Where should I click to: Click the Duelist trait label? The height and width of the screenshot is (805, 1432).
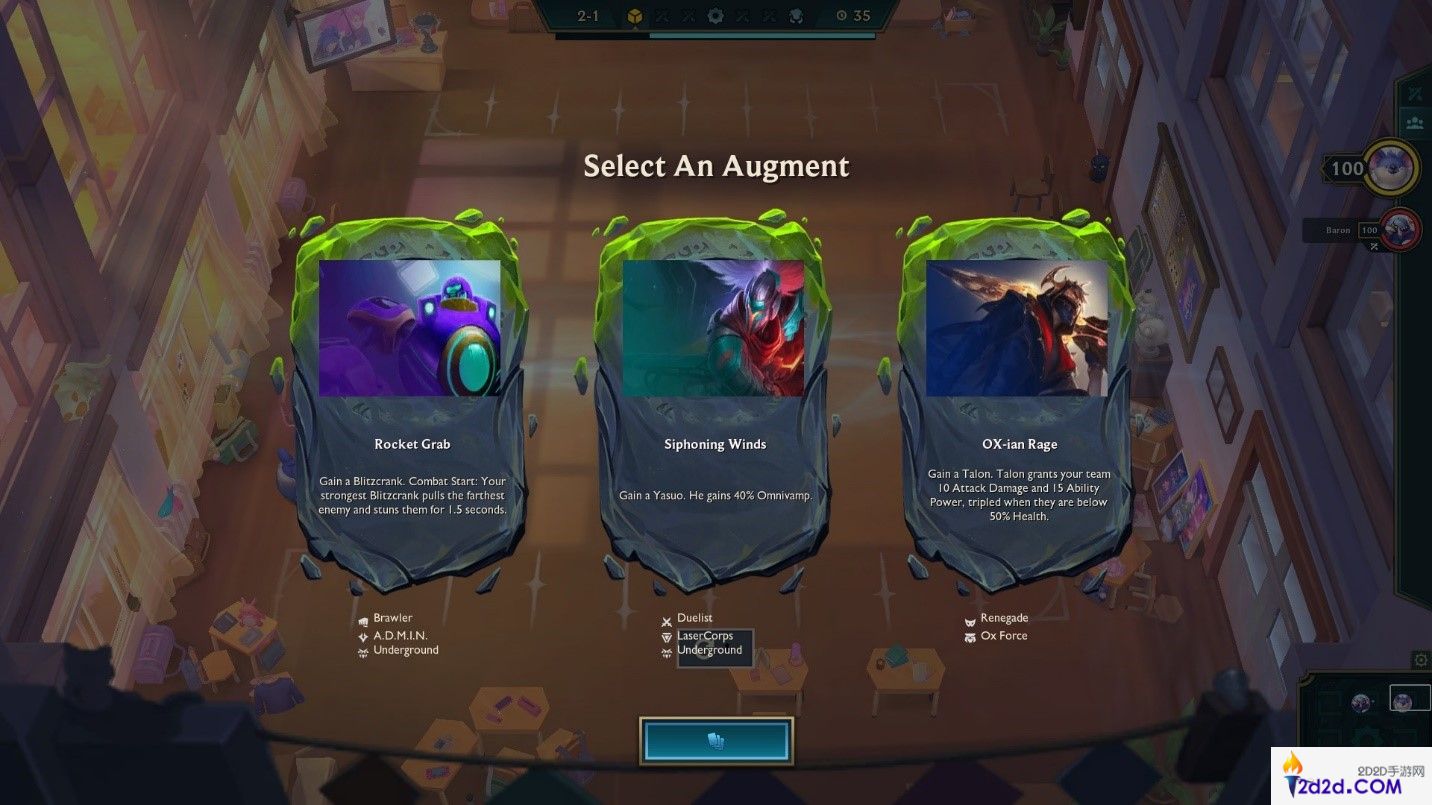pyautogui.click(x=694, y=618)
